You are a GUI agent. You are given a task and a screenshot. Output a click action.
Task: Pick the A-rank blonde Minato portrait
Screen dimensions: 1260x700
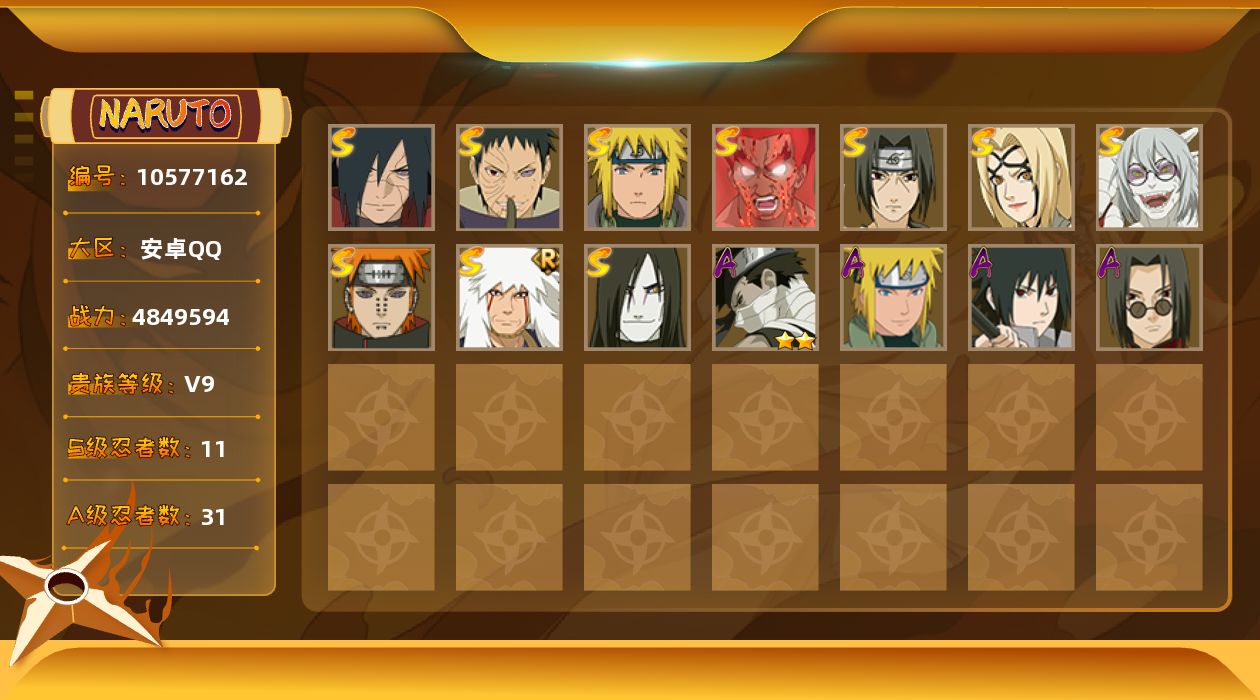coord(893,297)
